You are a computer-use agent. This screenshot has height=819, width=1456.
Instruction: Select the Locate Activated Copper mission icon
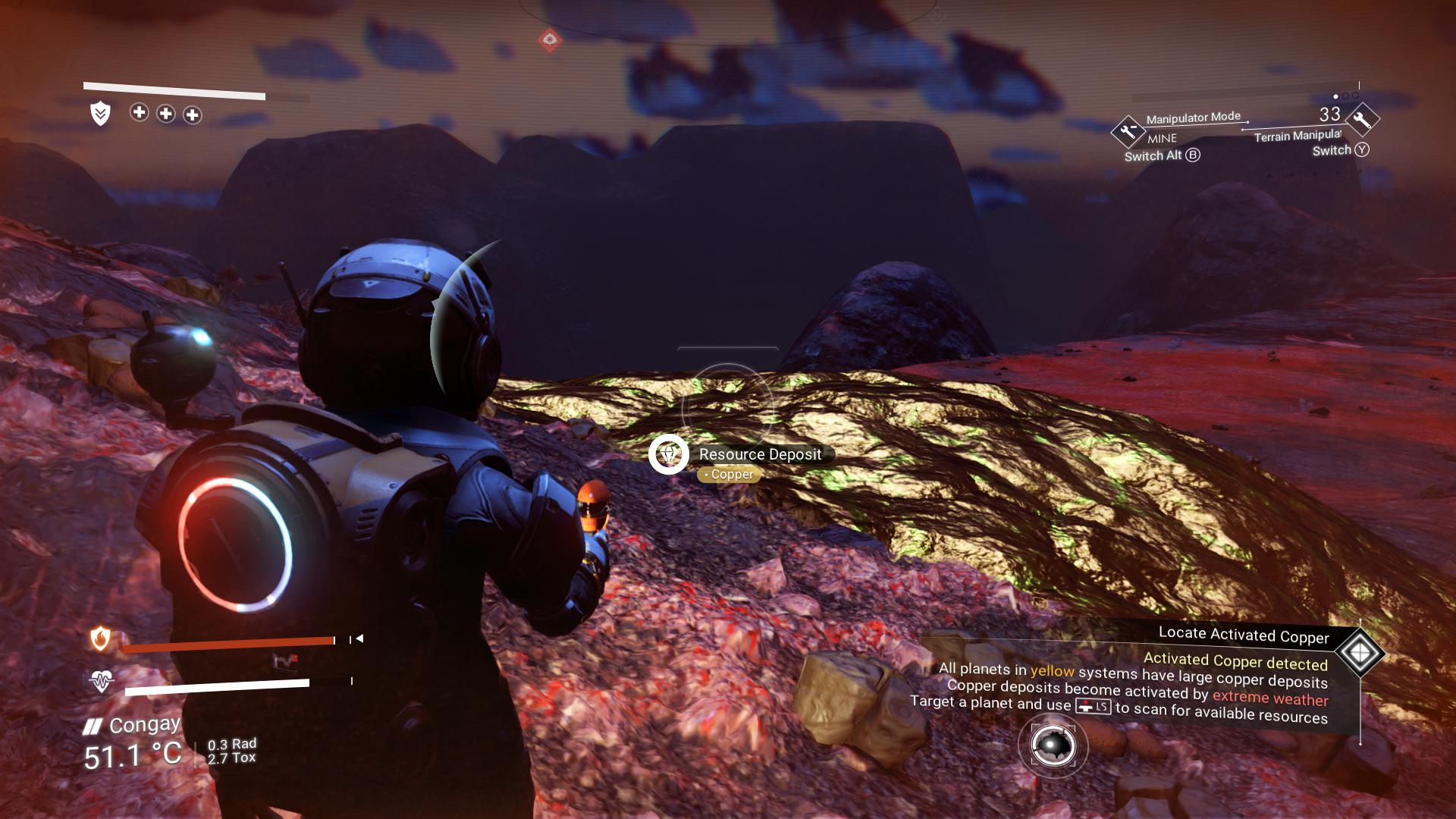[x=1360, y=651]
